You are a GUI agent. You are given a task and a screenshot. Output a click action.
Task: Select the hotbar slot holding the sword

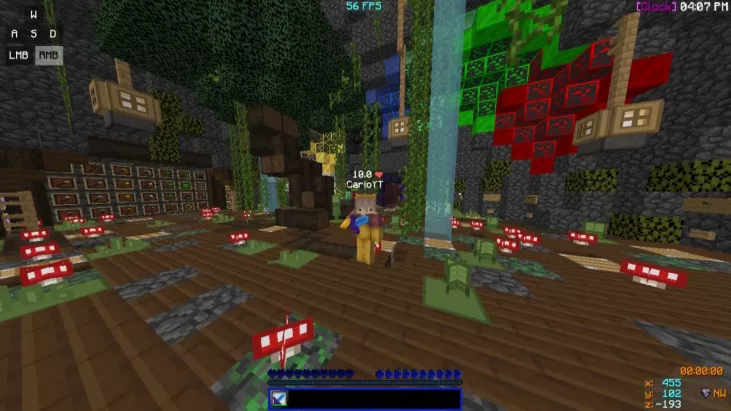click(279, 399)
